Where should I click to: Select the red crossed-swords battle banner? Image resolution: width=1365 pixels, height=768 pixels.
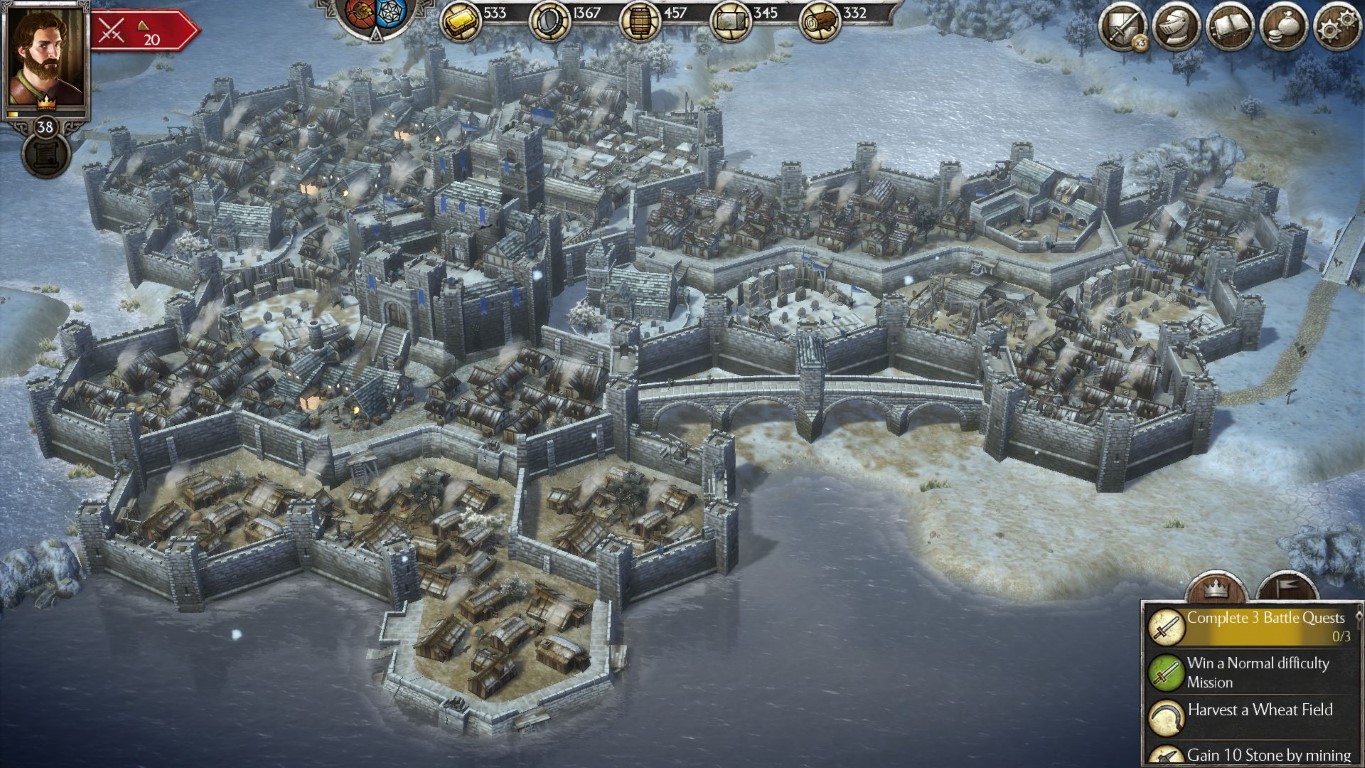142,31
